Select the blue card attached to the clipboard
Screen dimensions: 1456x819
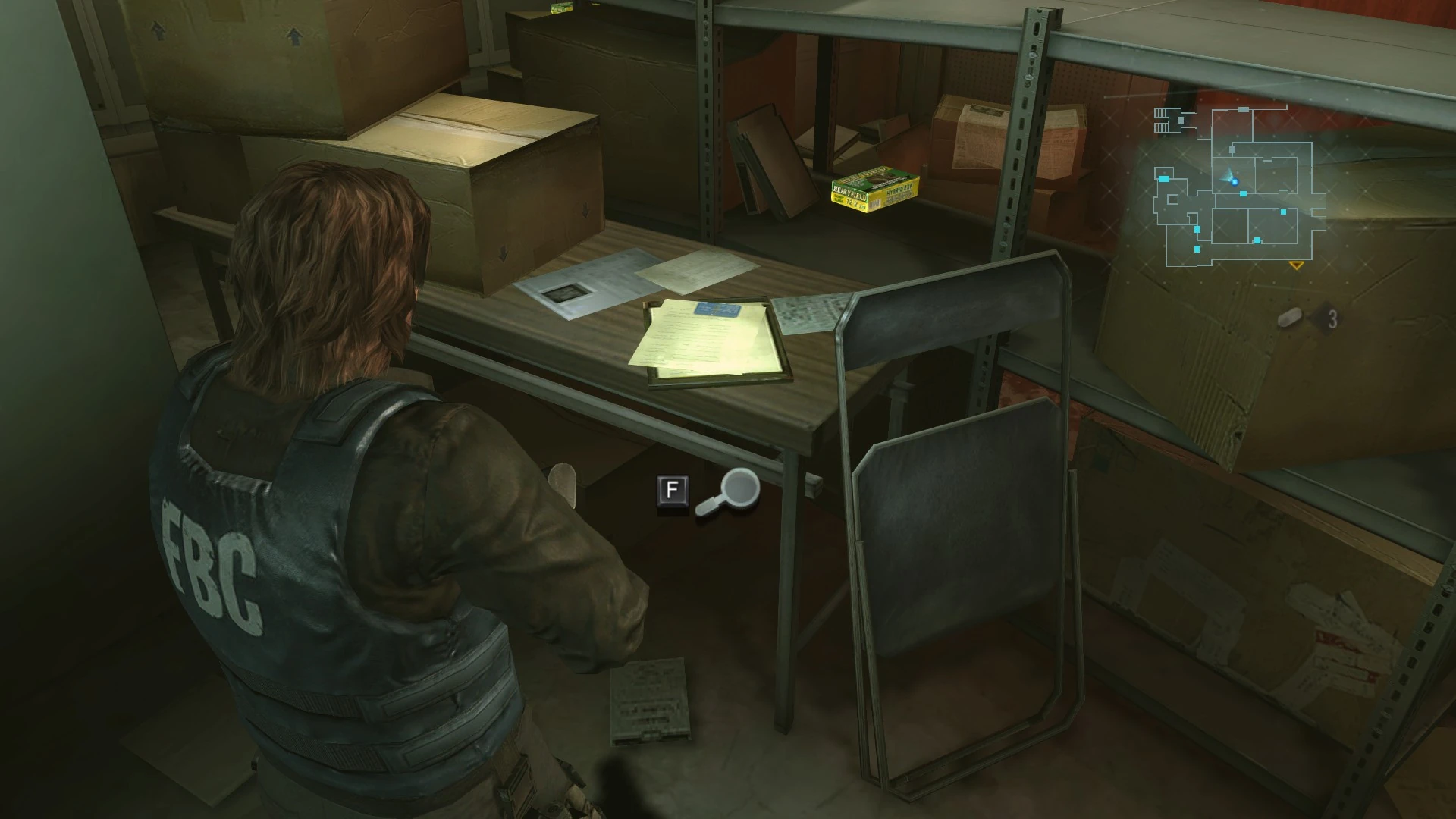click(x=719, y=311)
